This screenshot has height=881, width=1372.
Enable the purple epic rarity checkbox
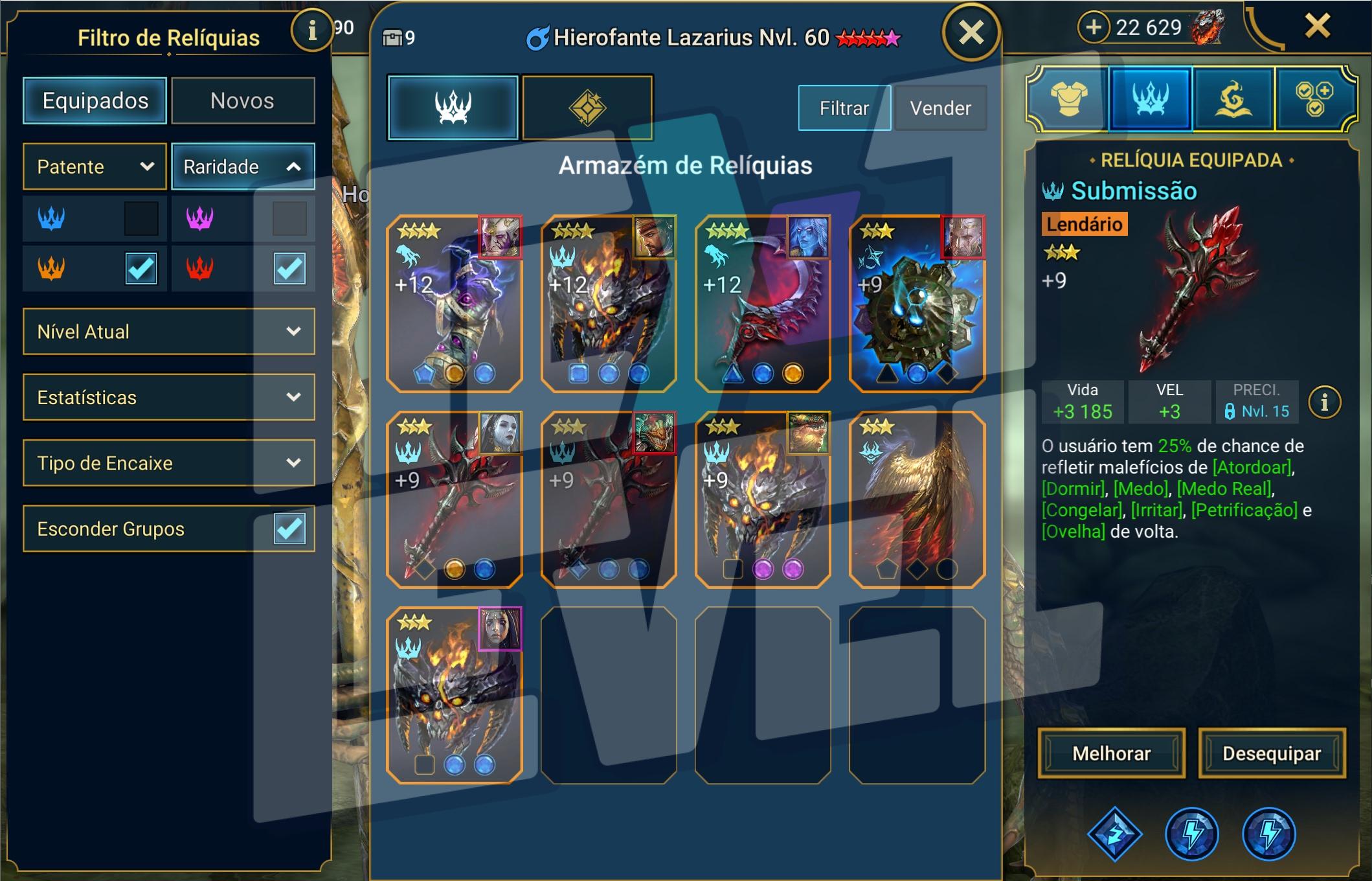[x=289, y=218]
